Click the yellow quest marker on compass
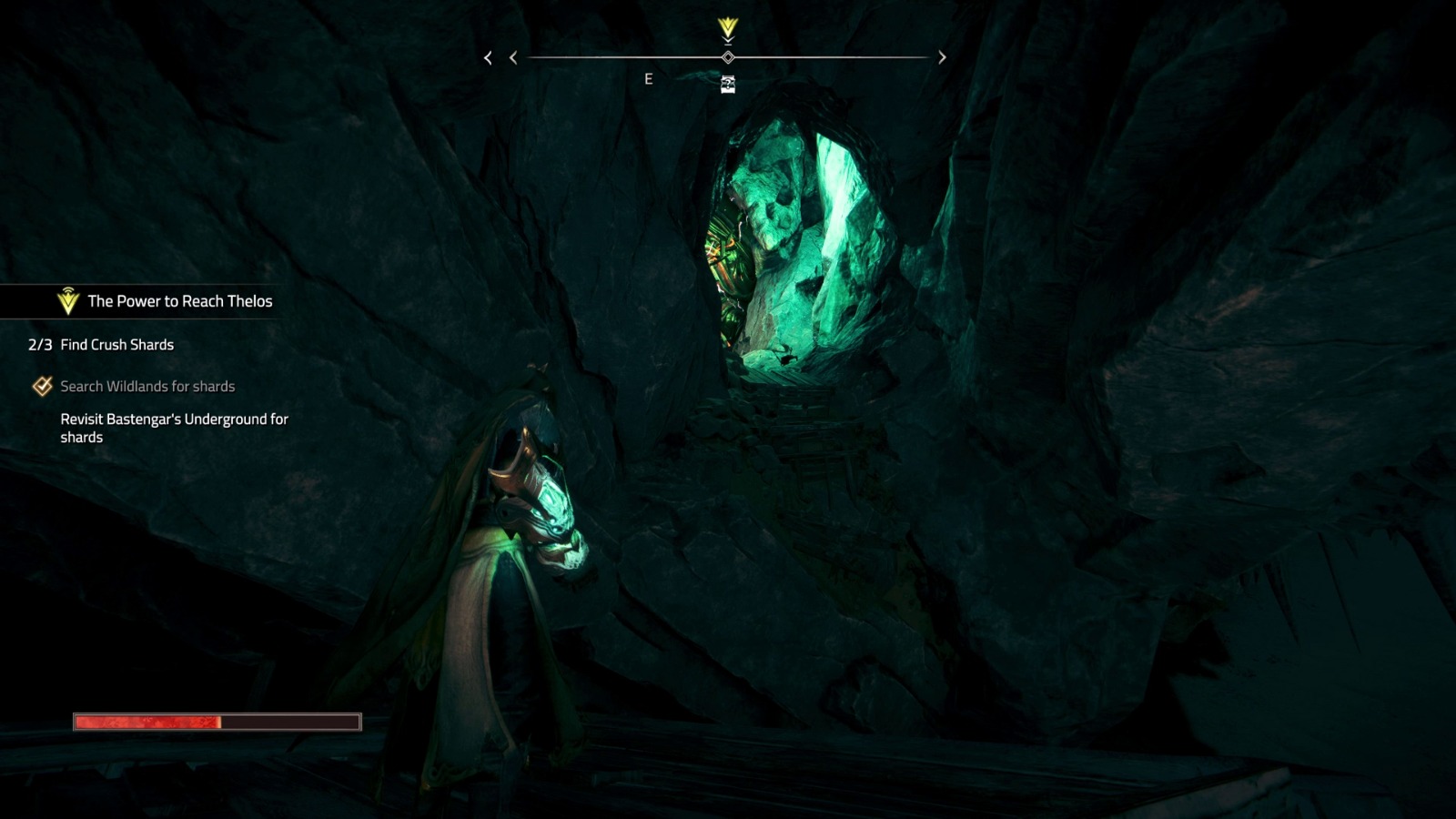 [727, 29]
